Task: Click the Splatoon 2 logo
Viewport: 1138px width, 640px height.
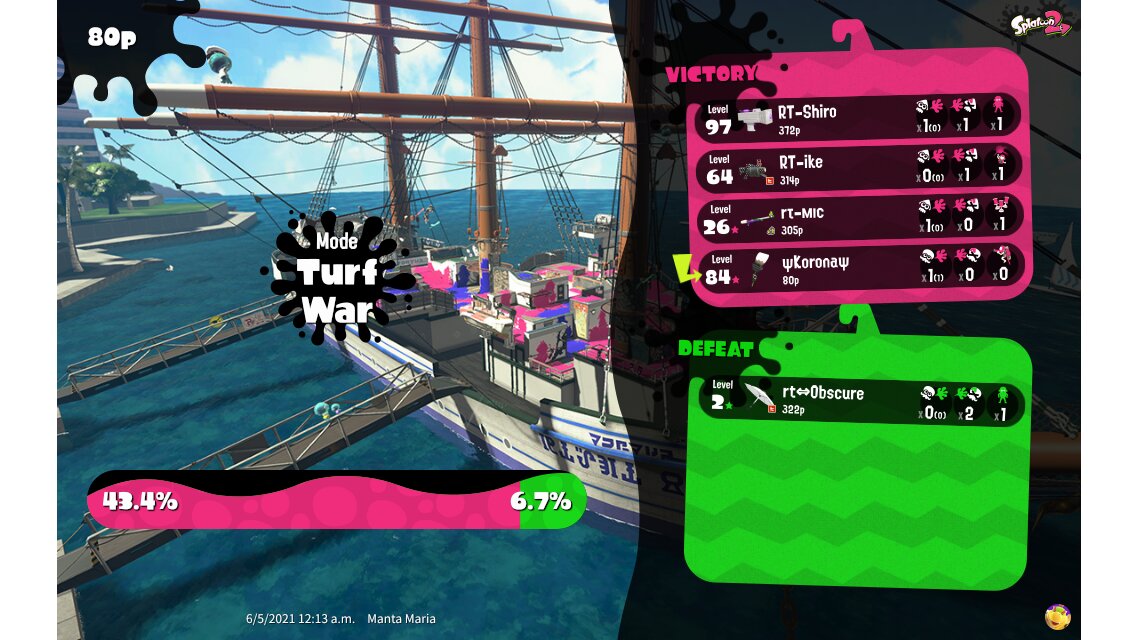Action: pos(1040,24)
